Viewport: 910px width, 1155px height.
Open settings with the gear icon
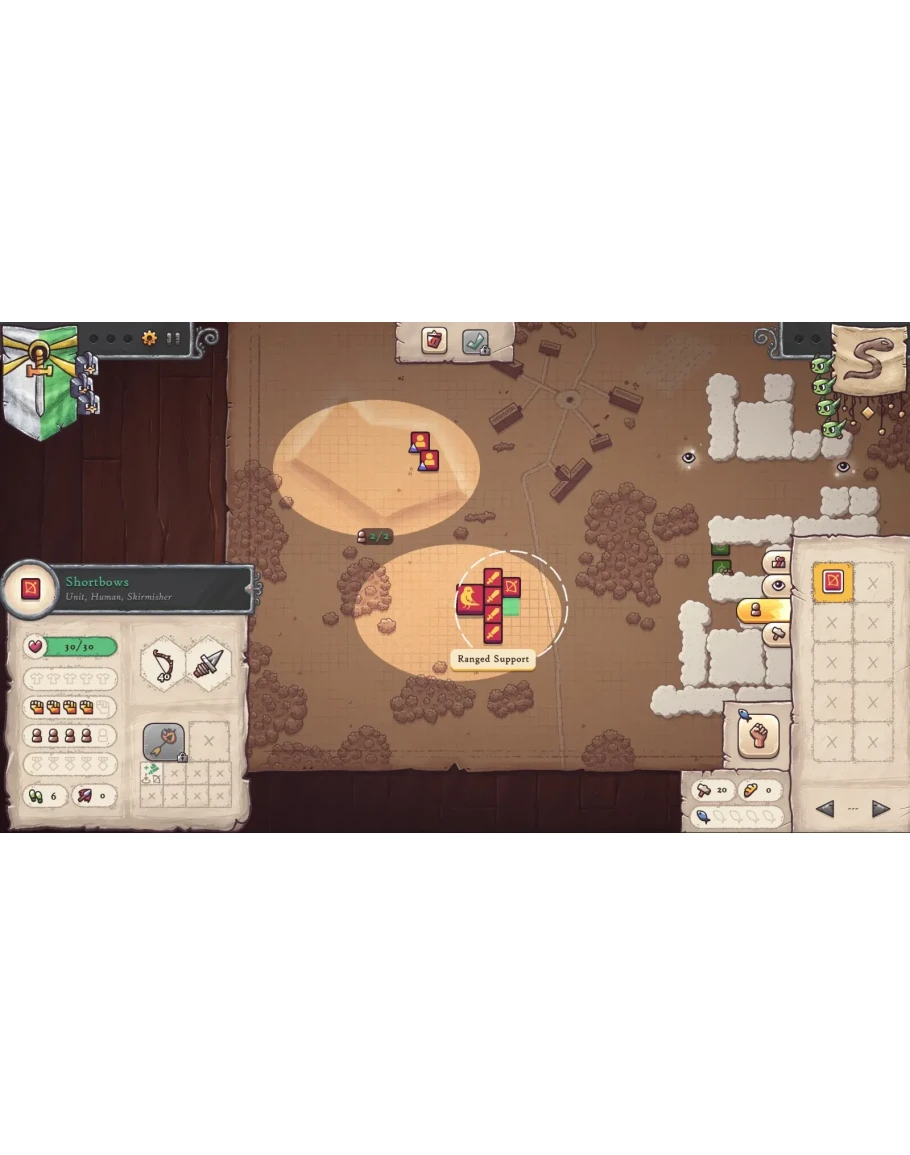point(149,338)
